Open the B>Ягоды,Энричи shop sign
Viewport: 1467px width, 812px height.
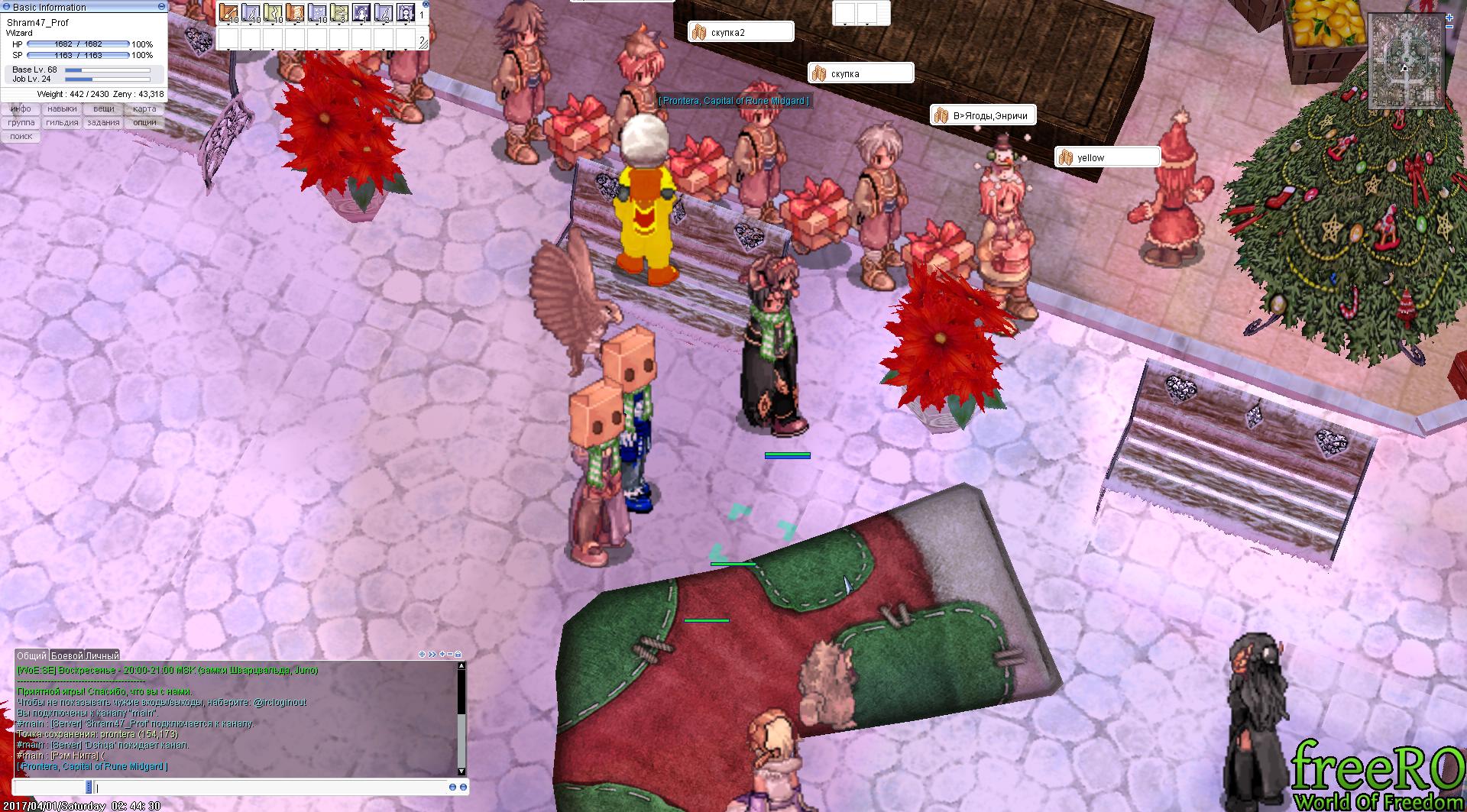click(x=983, y=116)
